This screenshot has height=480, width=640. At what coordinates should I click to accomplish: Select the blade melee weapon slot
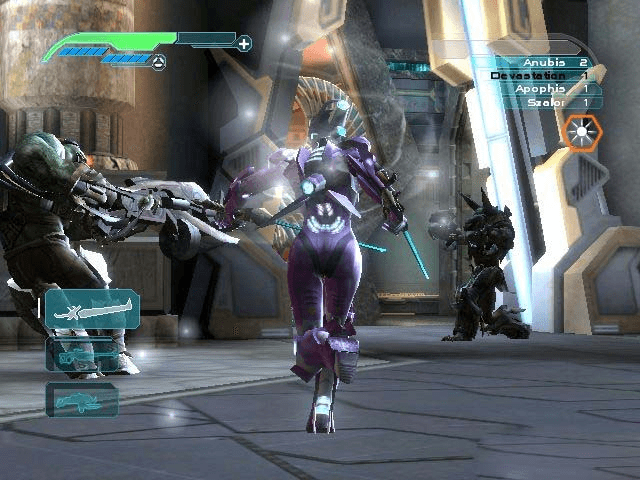[x=90, y=308]
